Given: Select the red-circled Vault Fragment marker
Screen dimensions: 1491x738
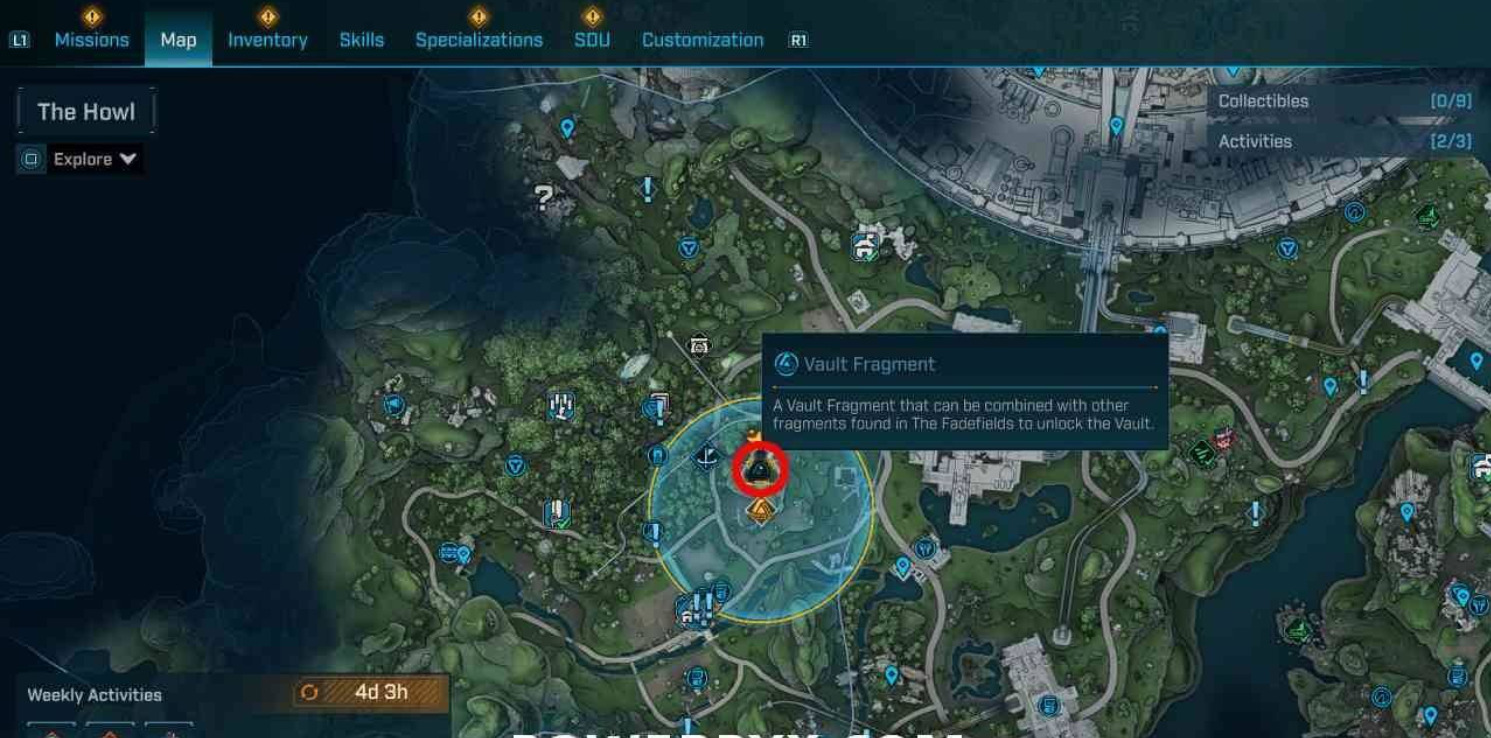Looking at the screenshot, I should (760, 468).
